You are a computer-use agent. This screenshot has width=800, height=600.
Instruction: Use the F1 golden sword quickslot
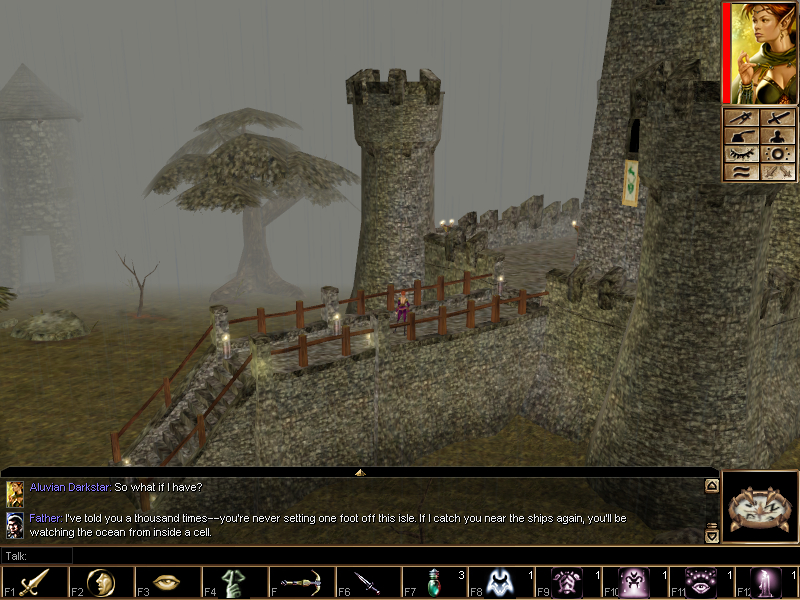[x=34, y=582]
